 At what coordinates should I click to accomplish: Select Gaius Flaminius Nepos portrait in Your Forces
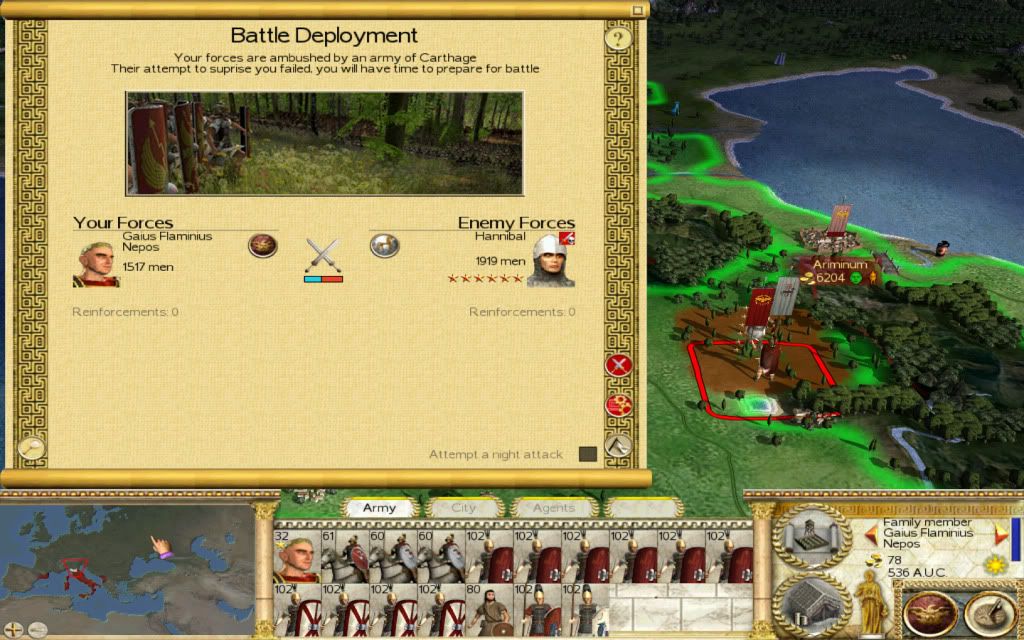pos(96,262)
